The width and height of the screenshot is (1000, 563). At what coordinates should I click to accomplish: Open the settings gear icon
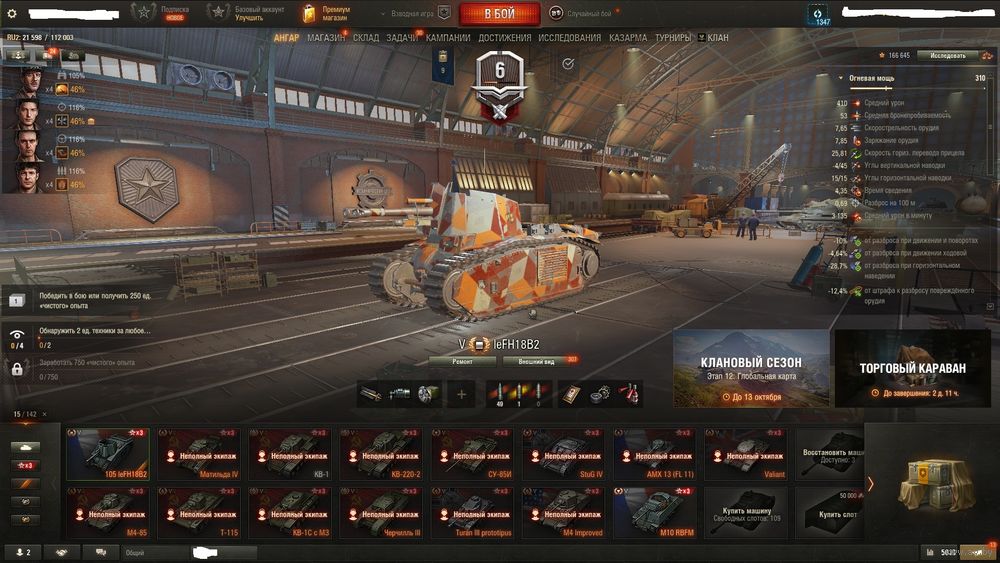(x=12, y=13)
